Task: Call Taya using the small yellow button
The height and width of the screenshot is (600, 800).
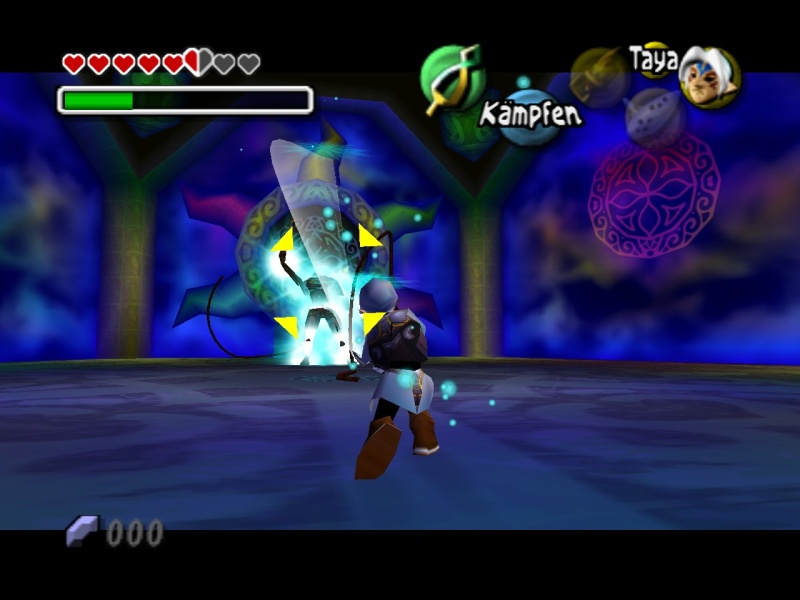Action: tap(654, 58)
